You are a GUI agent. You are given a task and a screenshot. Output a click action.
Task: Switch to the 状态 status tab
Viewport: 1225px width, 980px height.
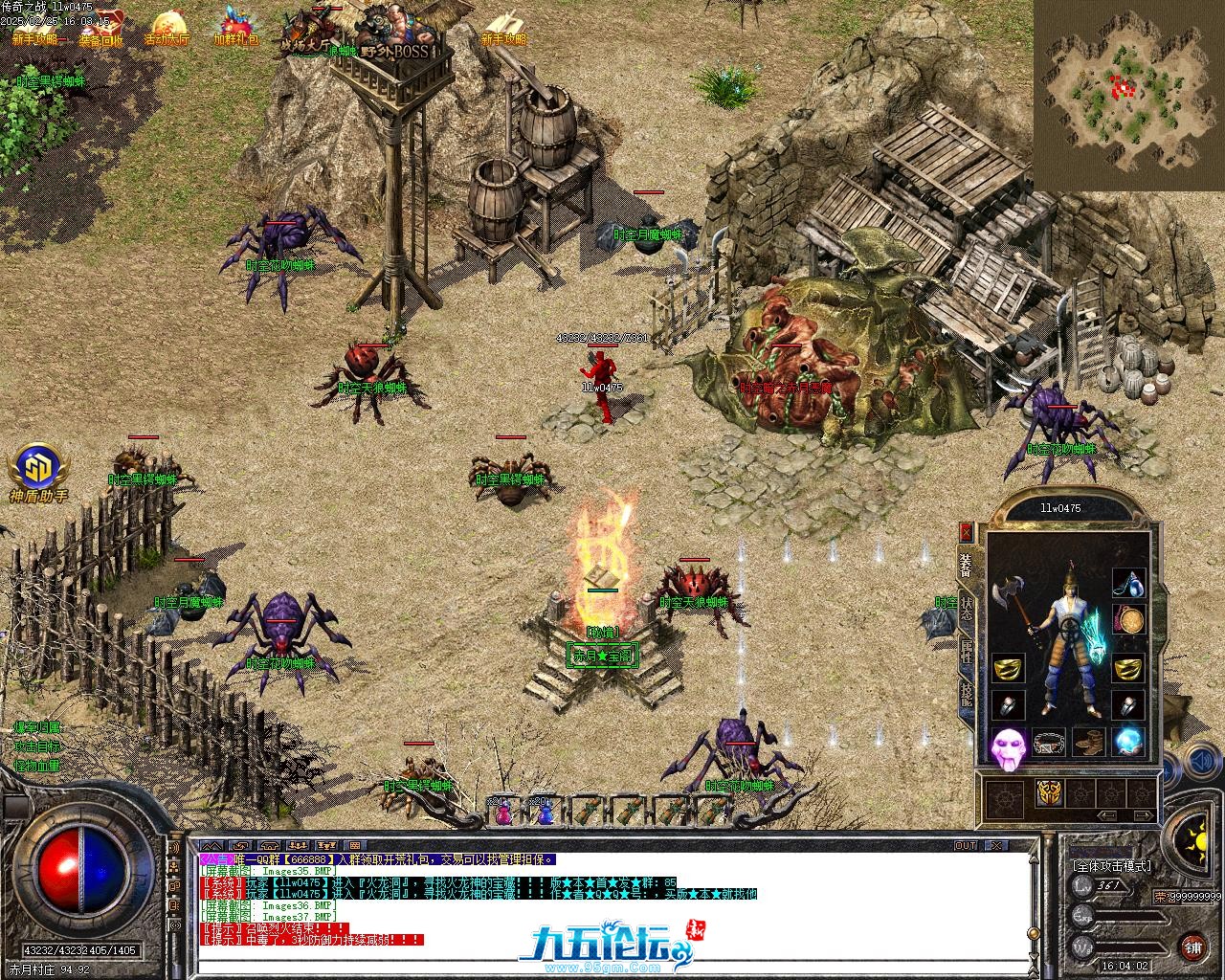967,610
